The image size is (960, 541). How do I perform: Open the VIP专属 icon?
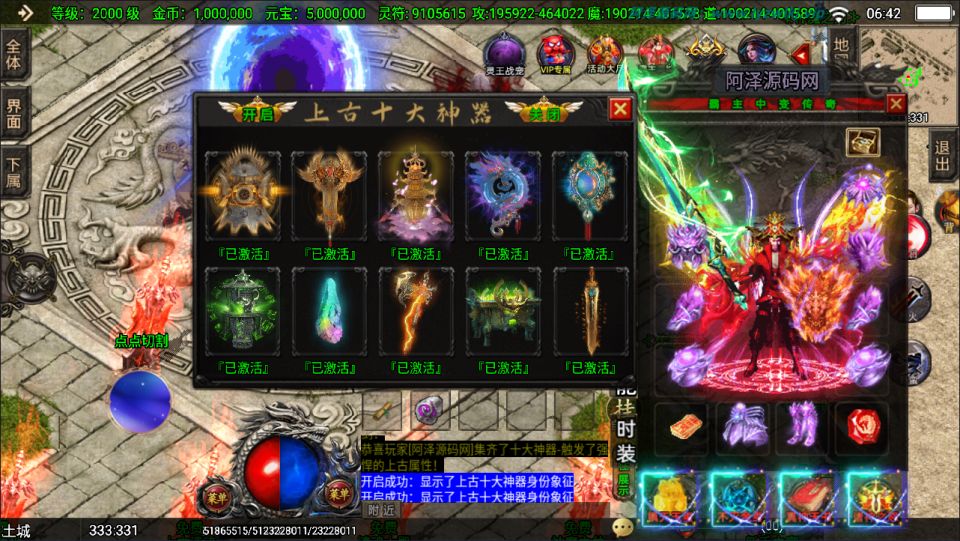coord(554,54)
